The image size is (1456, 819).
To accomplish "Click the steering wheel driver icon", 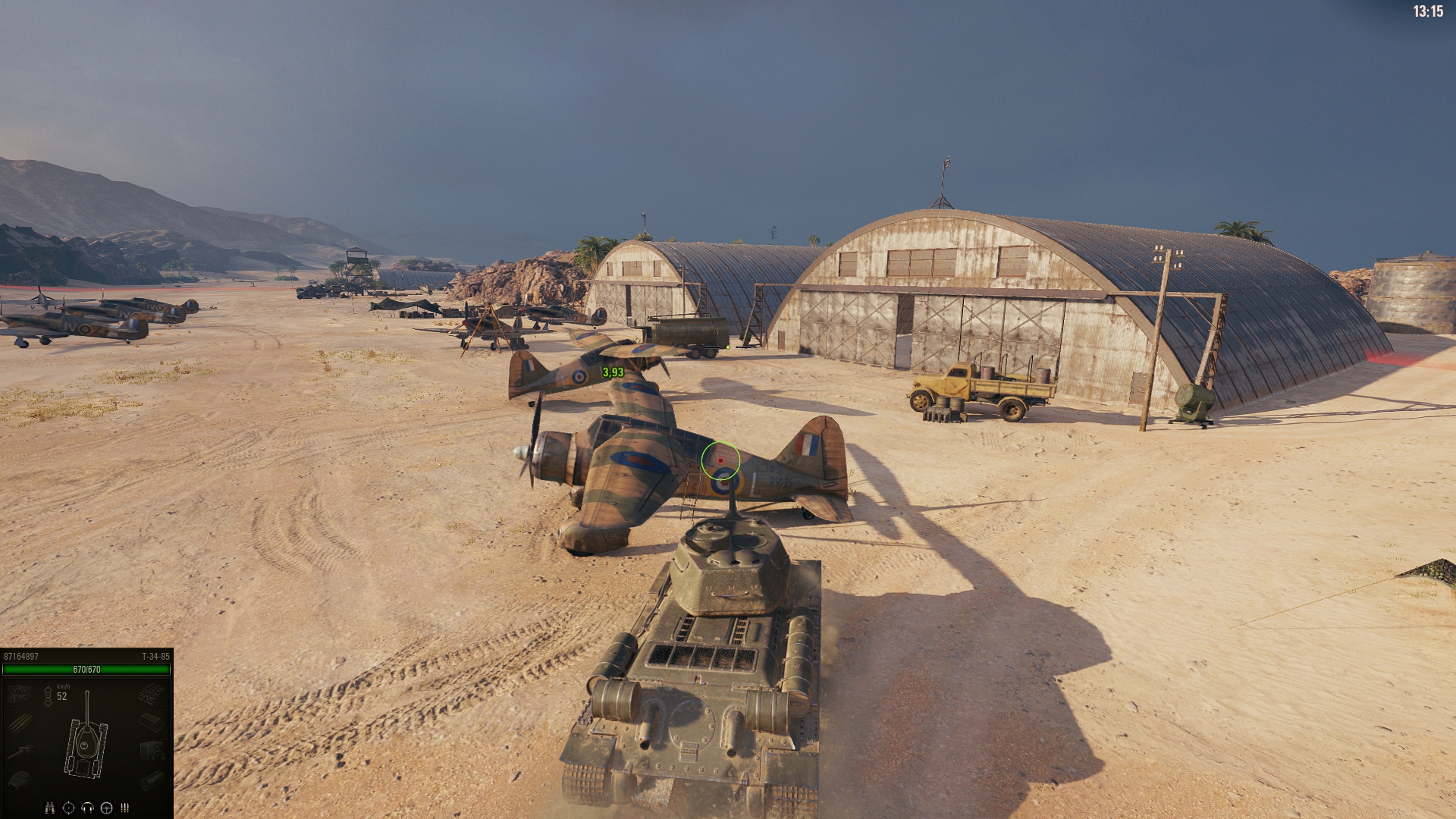I will click(106, 808).
